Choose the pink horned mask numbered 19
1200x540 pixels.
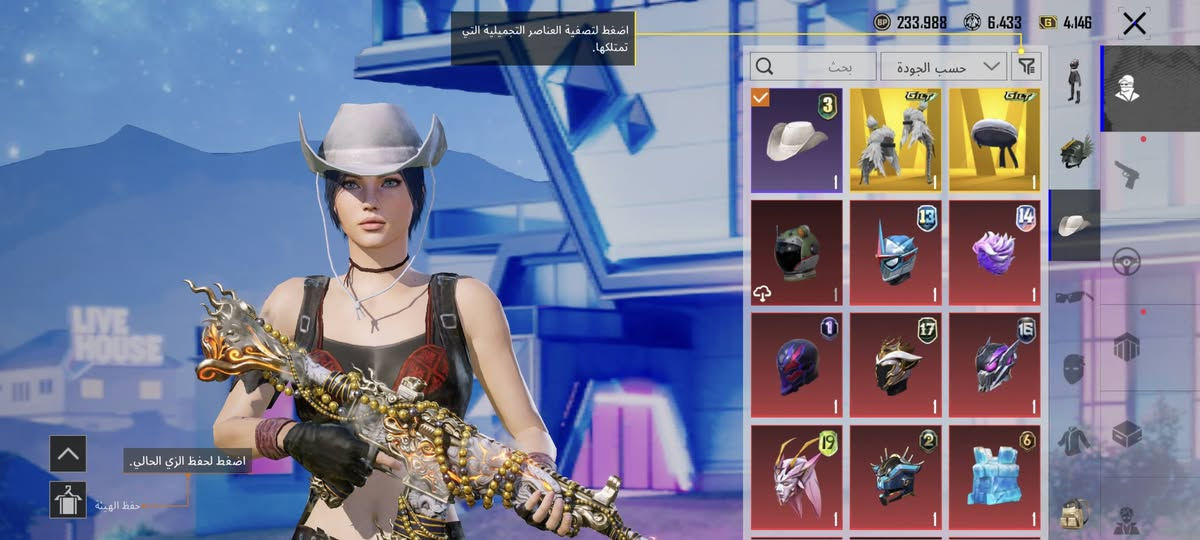pyautogui.click(x=796, y=477)
